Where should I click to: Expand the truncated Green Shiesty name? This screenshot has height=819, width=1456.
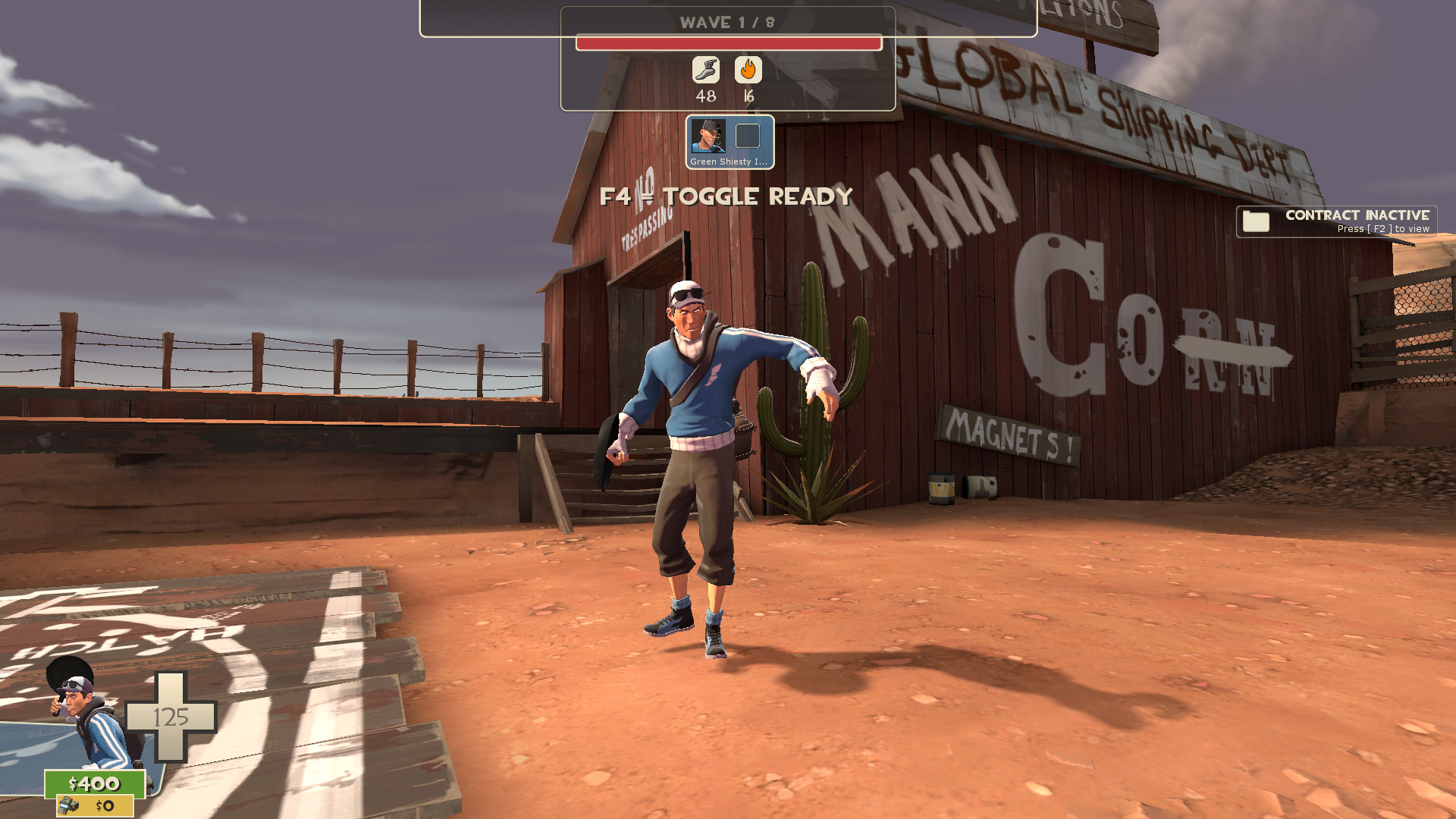click(x=728, y=162)
